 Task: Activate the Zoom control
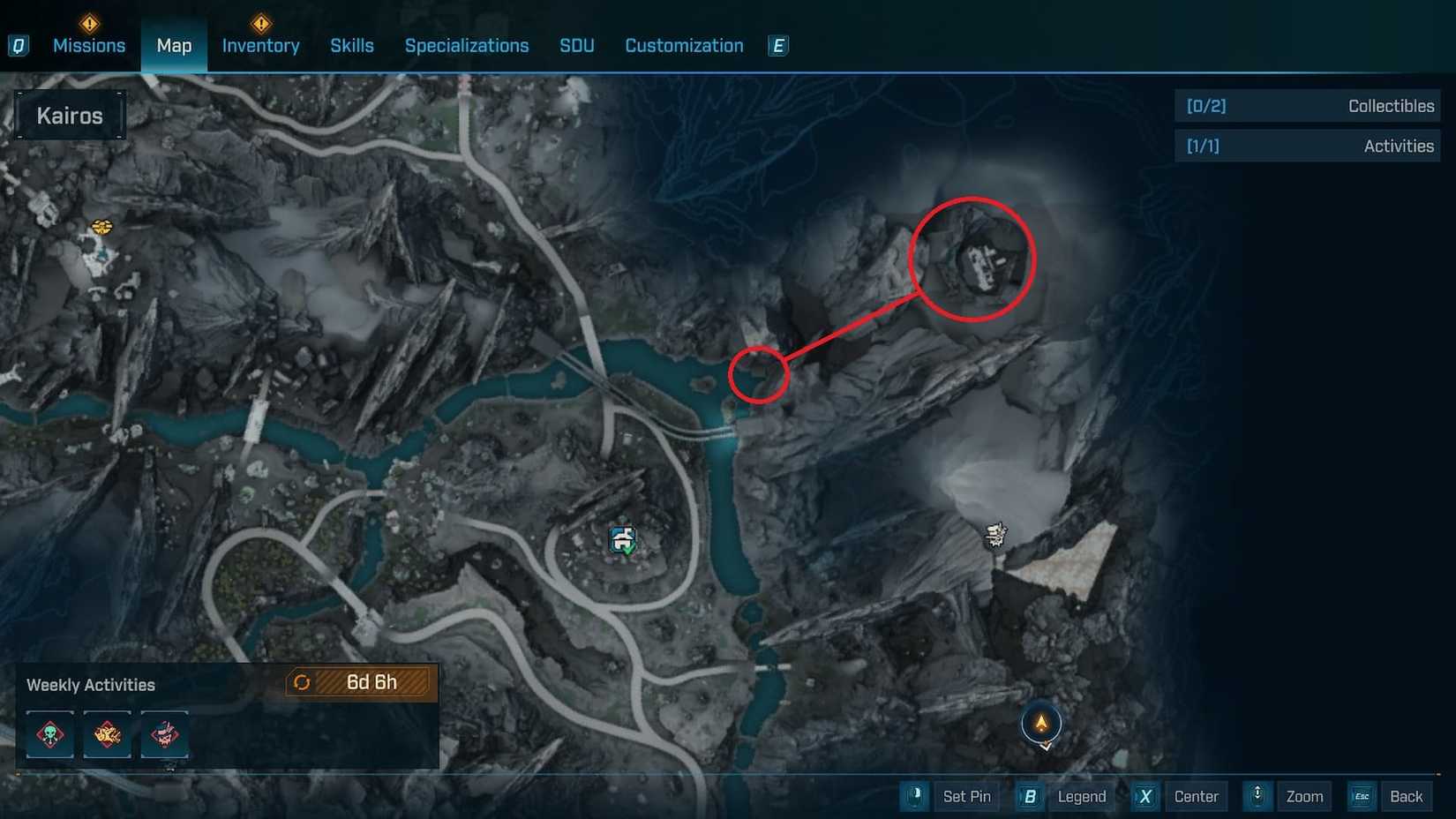1304,796
